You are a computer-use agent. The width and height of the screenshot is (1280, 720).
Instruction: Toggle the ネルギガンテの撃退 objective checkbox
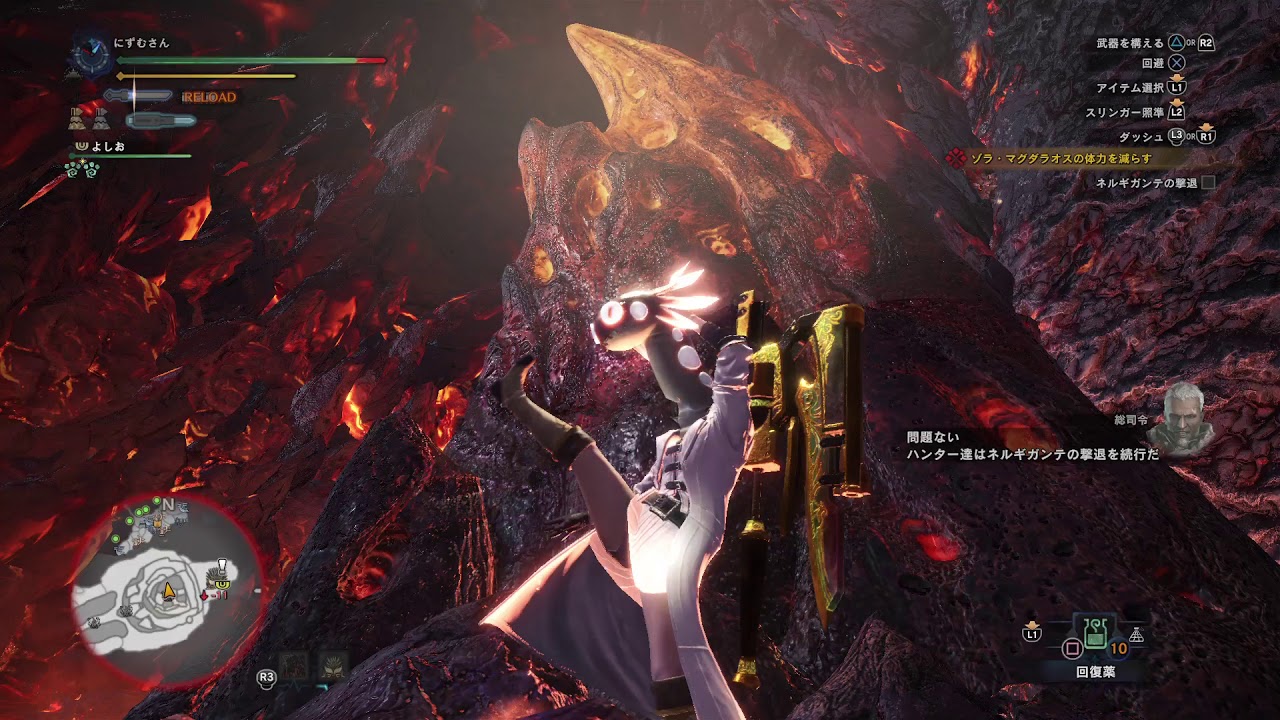pyautogui.click(x=1208, y=183)
